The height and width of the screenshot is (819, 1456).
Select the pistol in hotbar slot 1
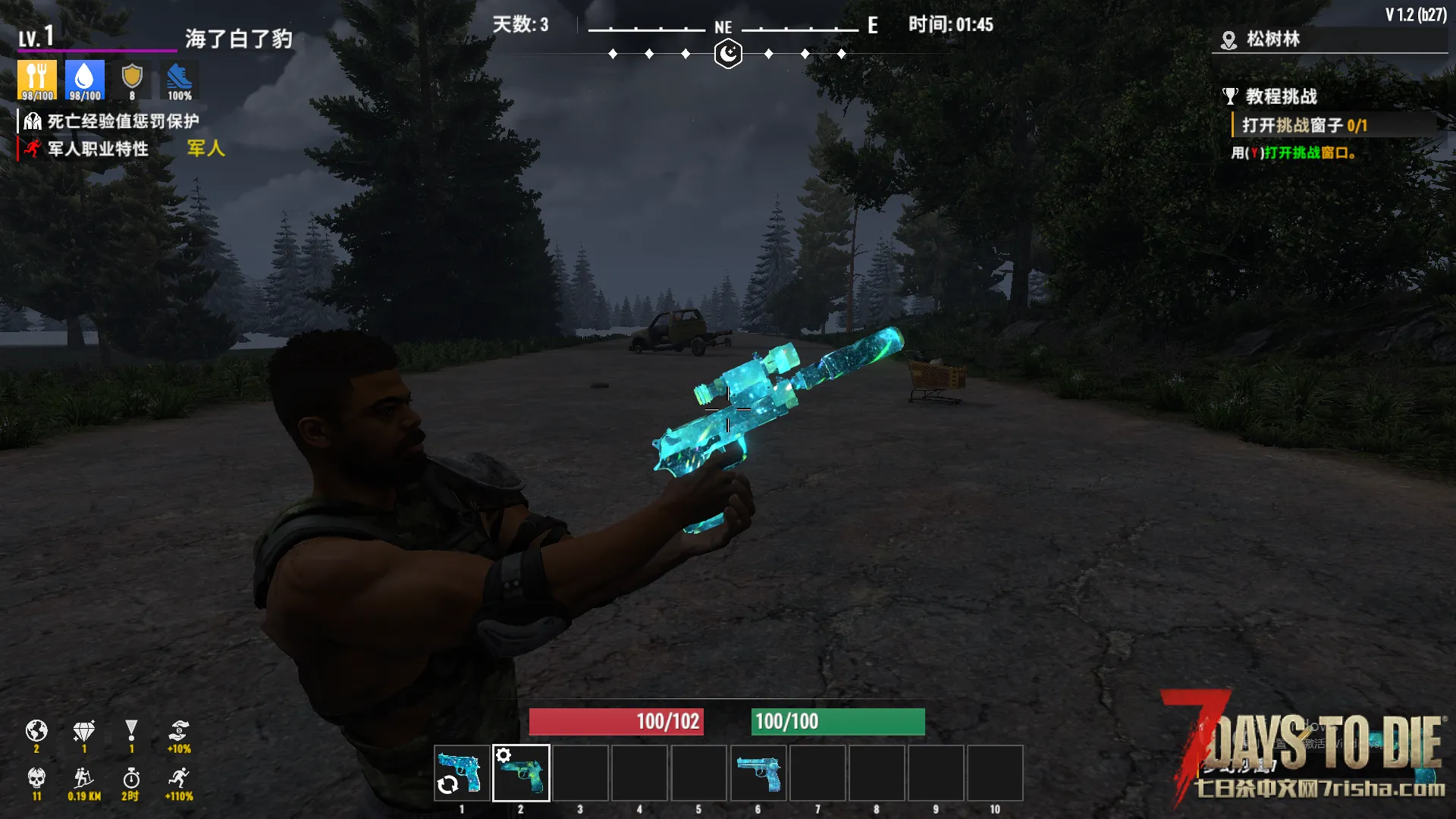tap(462, 773)
